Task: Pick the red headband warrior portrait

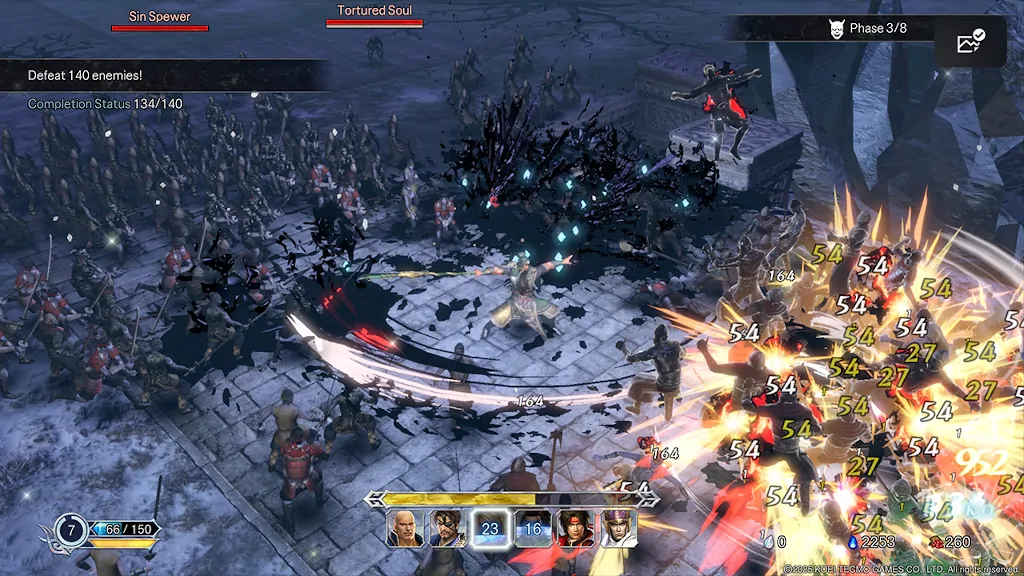Action: [x=575, y=528]
